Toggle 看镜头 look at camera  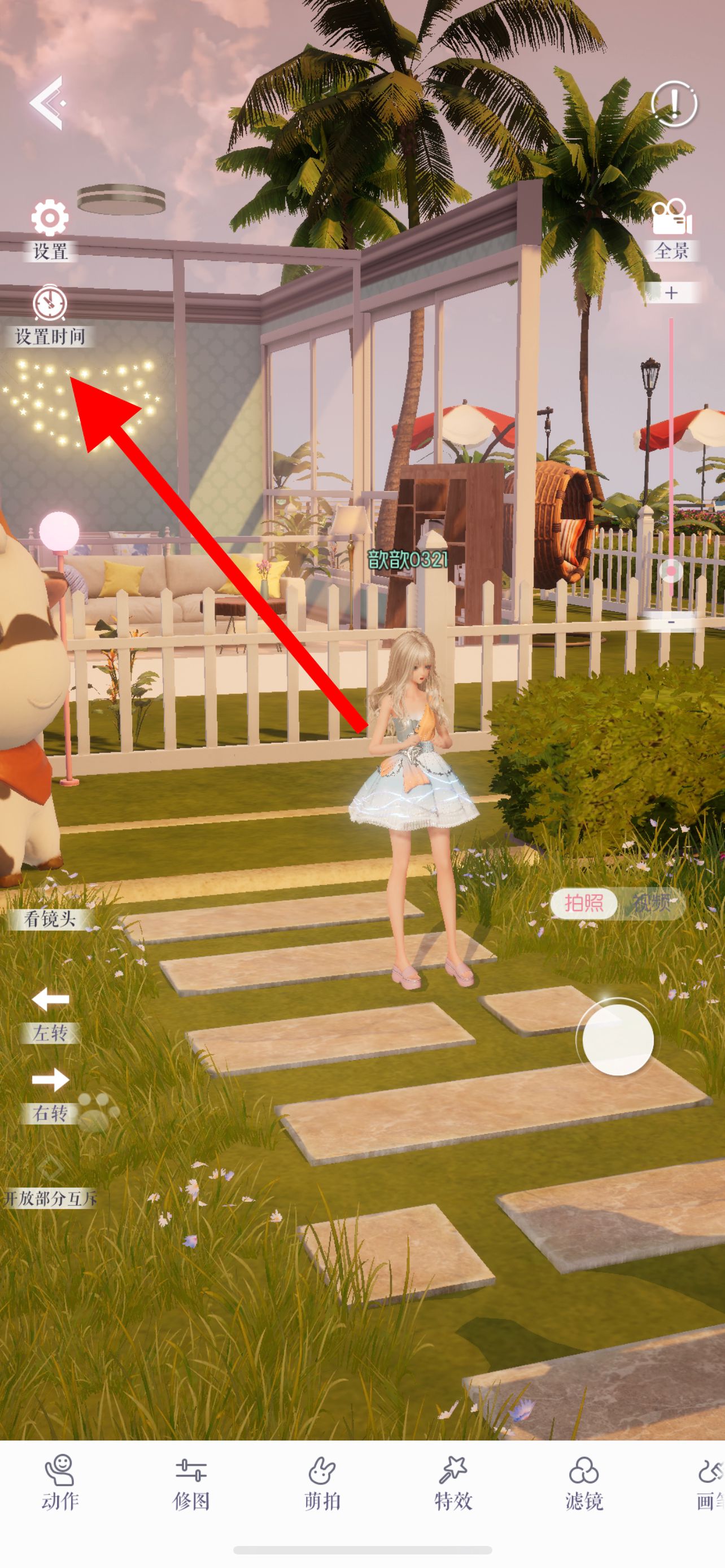click(x=50, y=918)
